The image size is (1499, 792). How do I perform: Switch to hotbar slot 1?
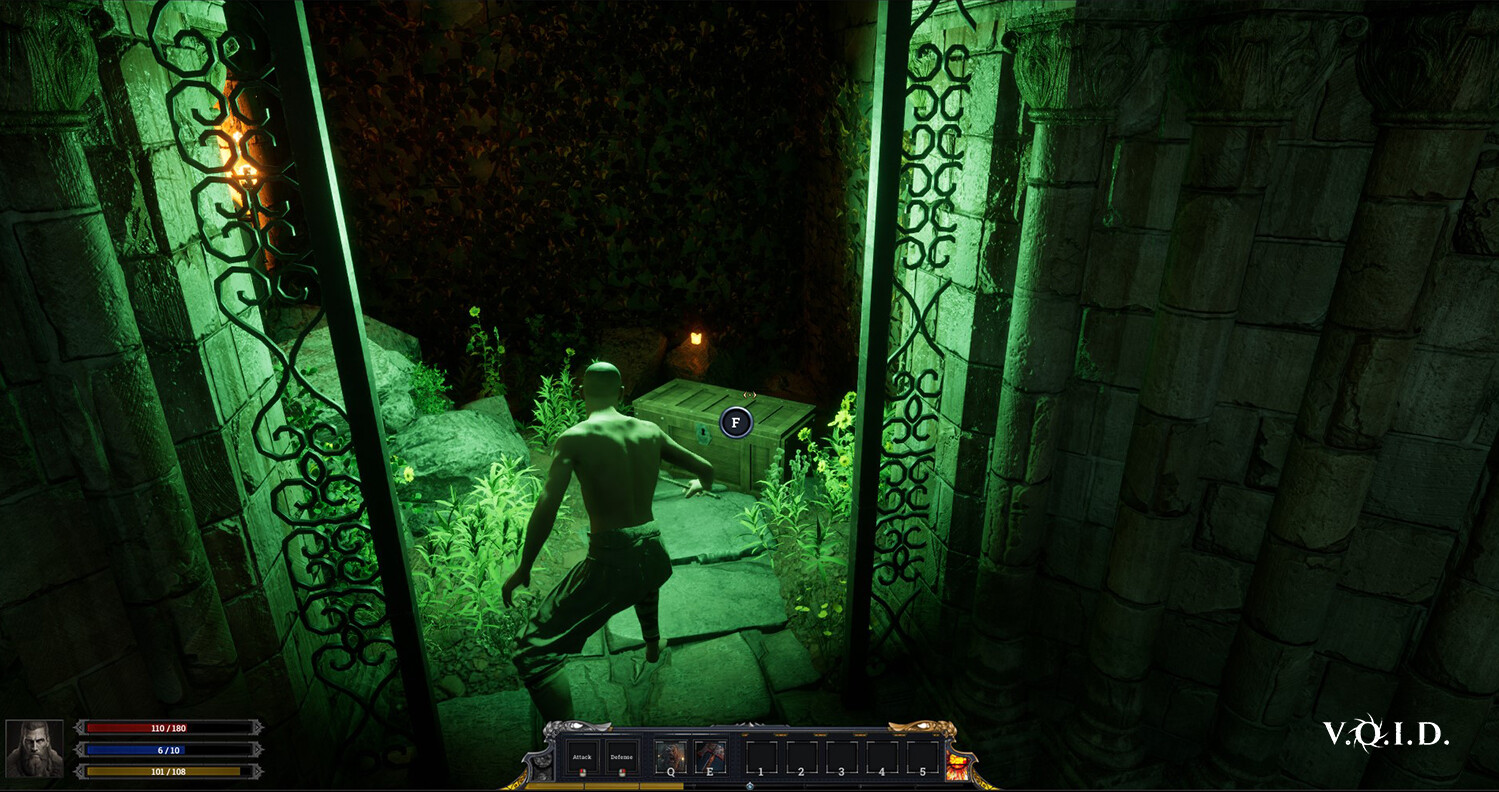click(761, 755)
